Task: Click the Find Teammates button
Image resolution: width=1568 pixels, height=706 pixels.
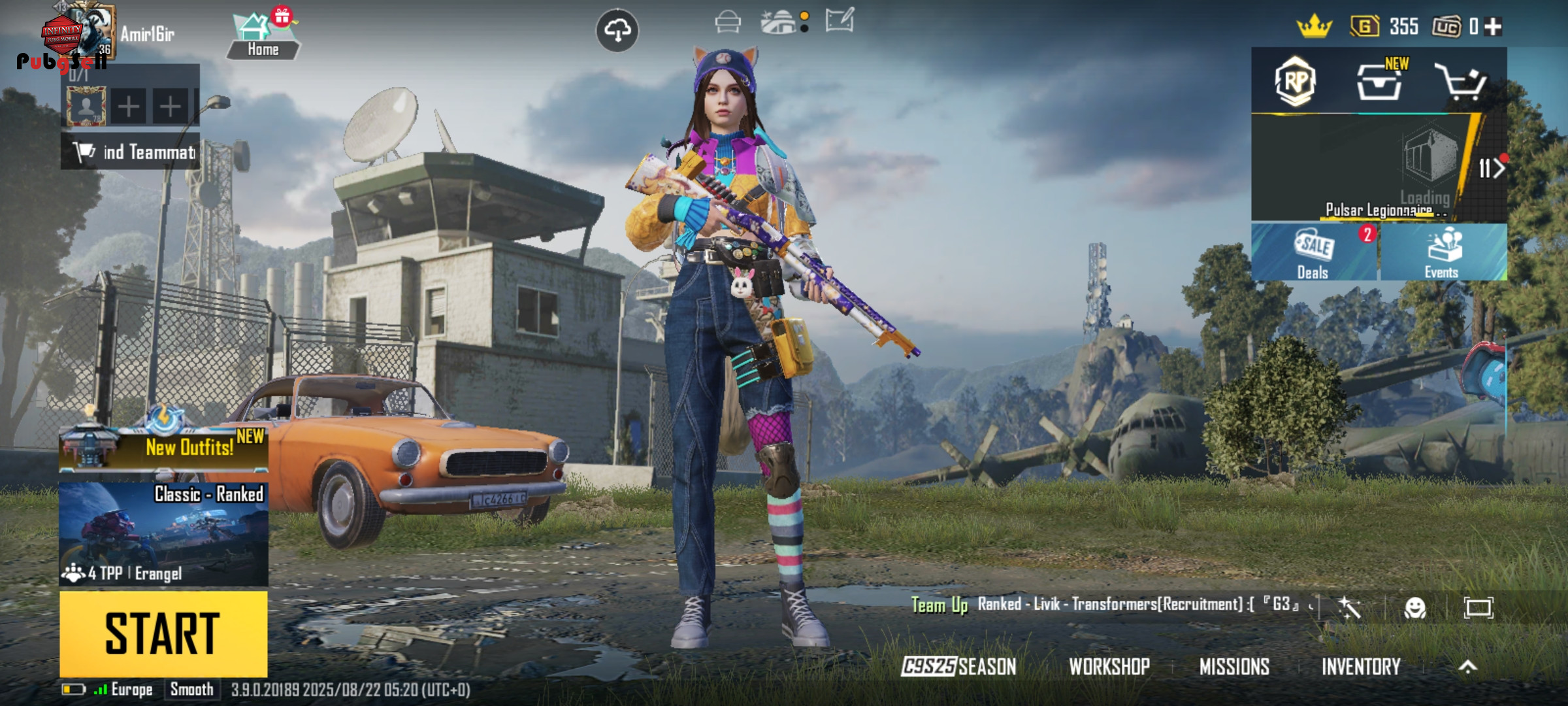Action: (131, 152)
